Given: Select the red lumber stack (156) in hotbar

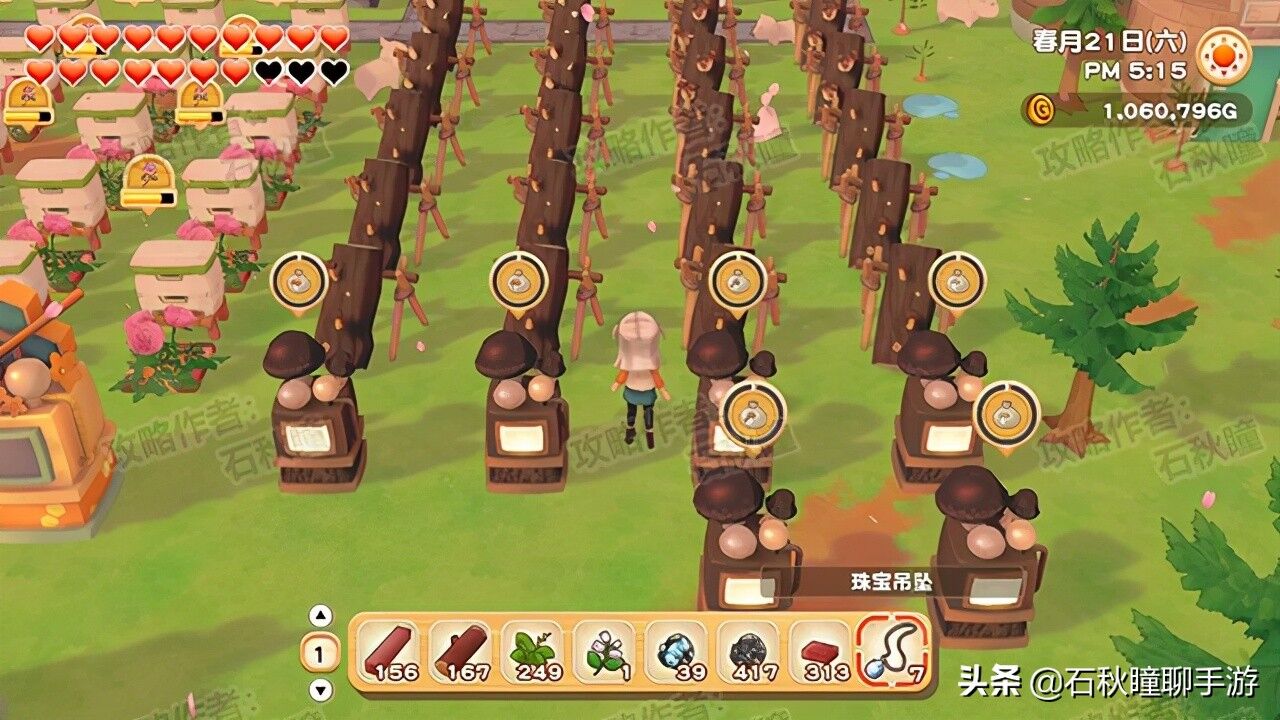Looking at the screenshot, I should pyautogui.click(x=389, y=652).
